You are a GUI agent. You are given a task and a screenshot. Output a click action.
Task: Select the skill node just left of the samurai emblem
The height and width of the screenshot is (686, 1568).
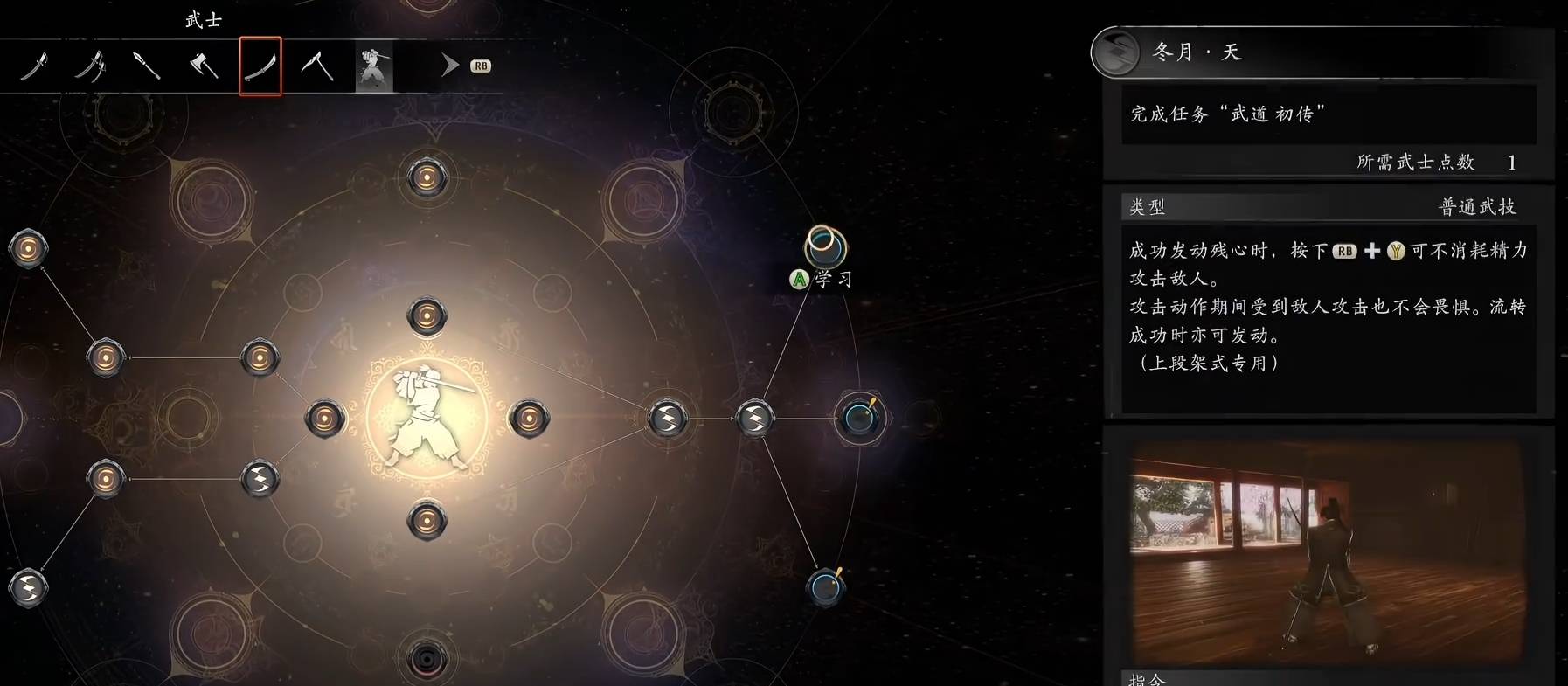pyautogui.click(x=324, y=419)
